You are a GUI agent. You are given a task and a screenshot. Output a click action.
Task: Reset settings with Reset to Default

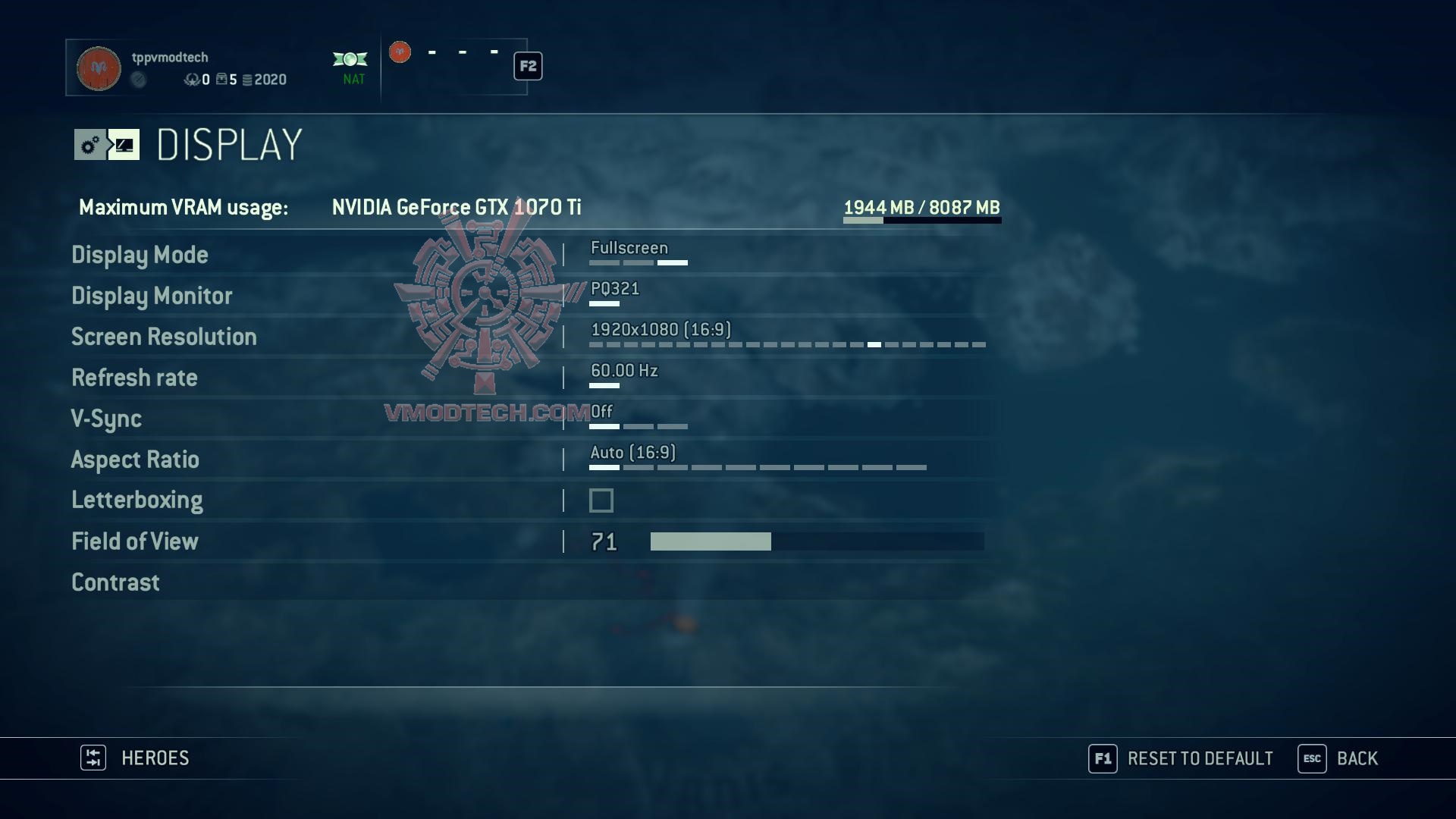pyautogui.click(x=1181, y=758)
